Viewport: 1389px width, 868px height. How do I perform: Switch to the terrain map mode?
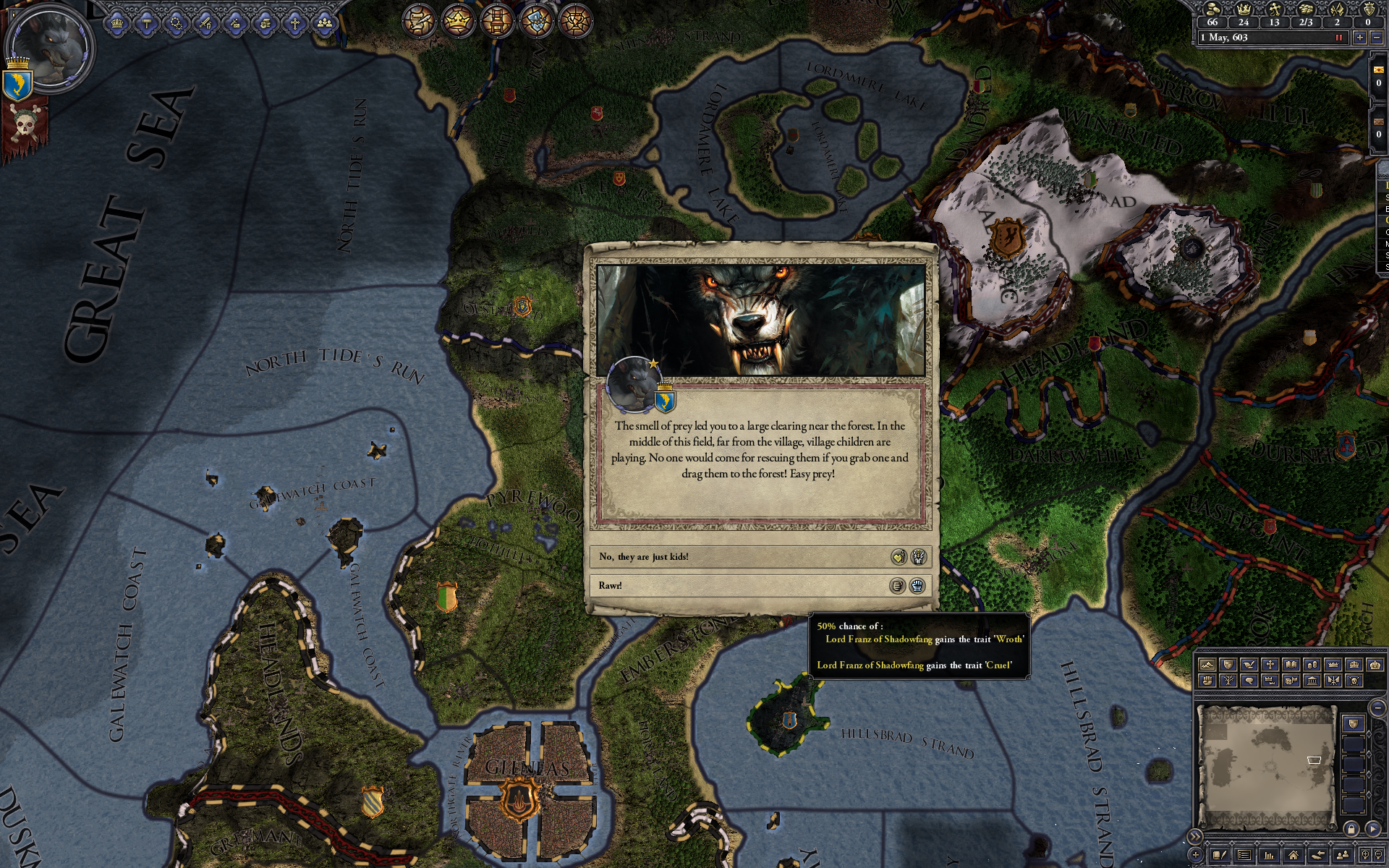click(1207, 665)
